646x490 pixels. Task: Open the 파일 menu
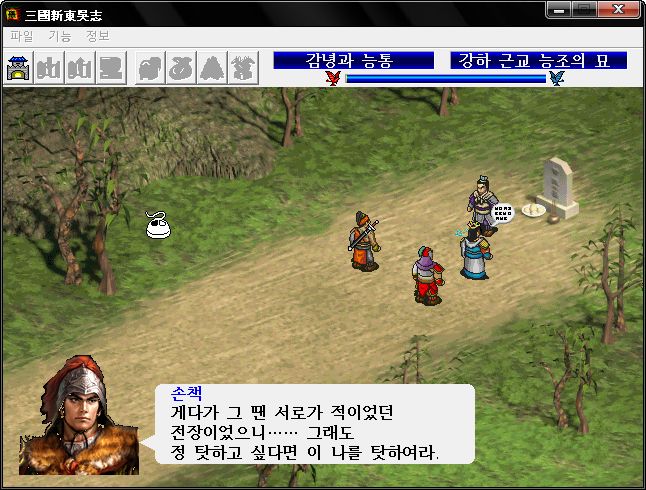click(x=21, y=36)
